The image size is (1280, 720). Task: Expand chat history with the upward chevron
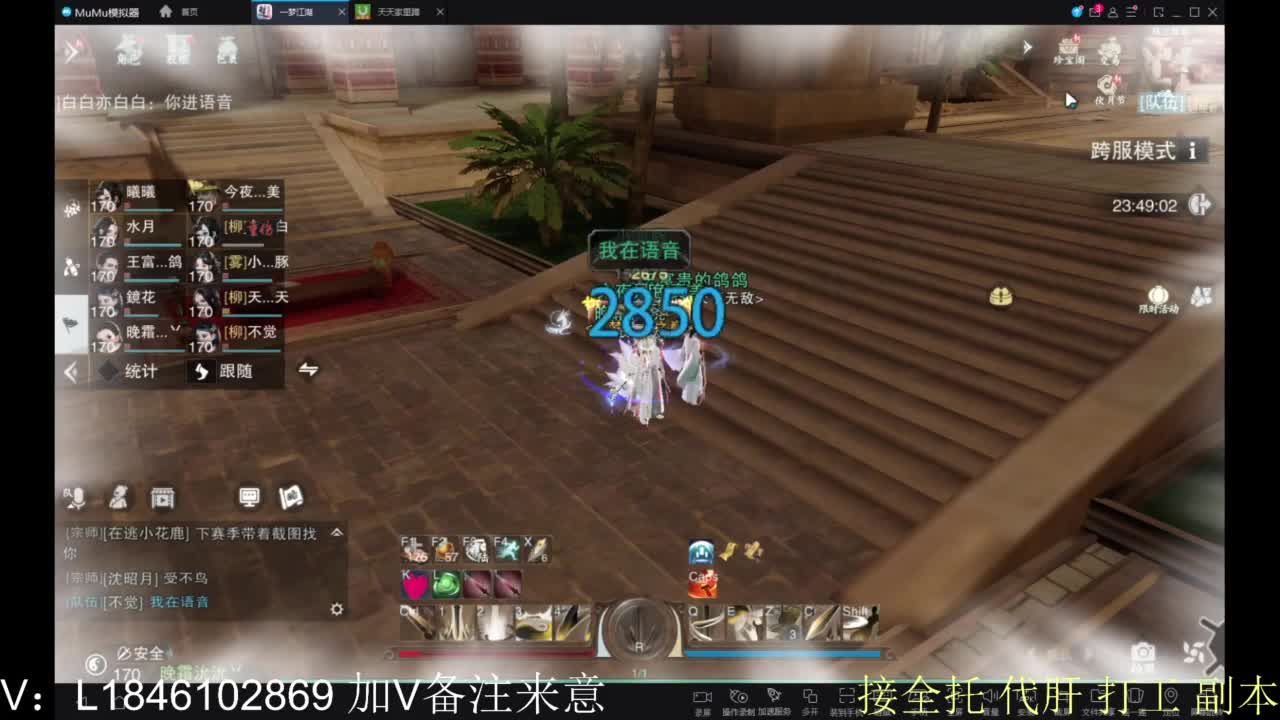click(337, 533)
